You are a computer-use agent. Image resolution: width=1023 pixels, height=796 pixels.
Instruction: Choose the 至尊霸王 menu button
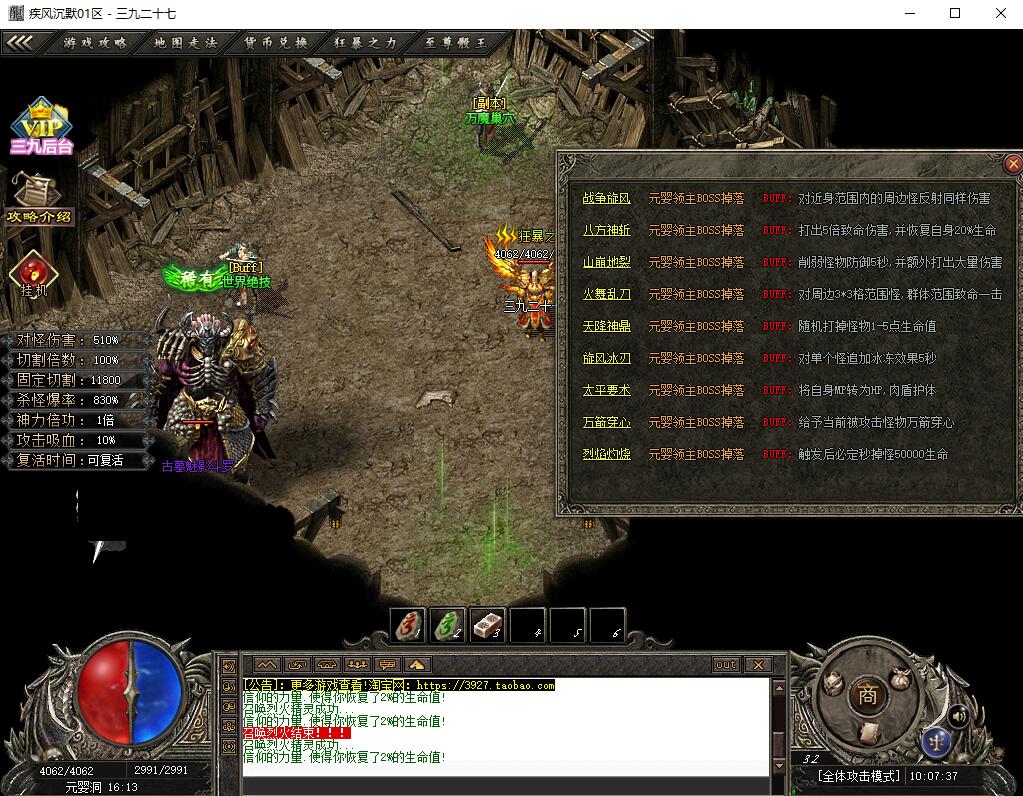pos(455,43)
